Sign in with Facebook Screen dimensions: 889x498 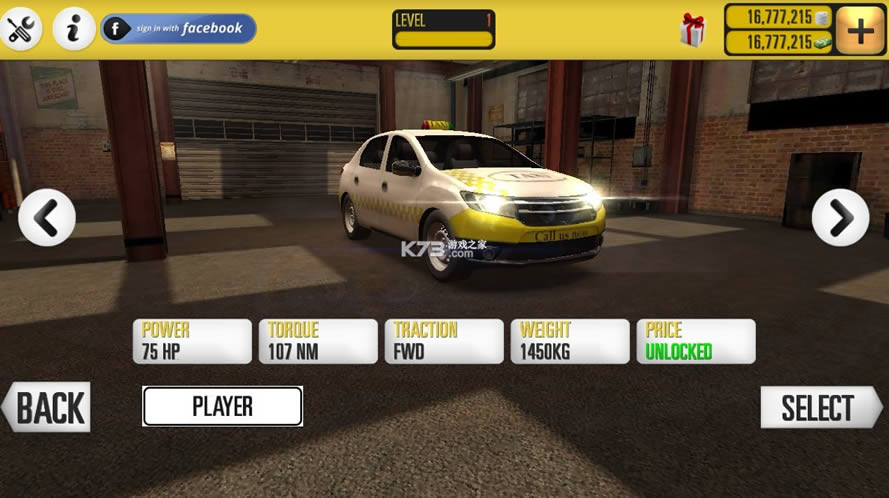179,29
